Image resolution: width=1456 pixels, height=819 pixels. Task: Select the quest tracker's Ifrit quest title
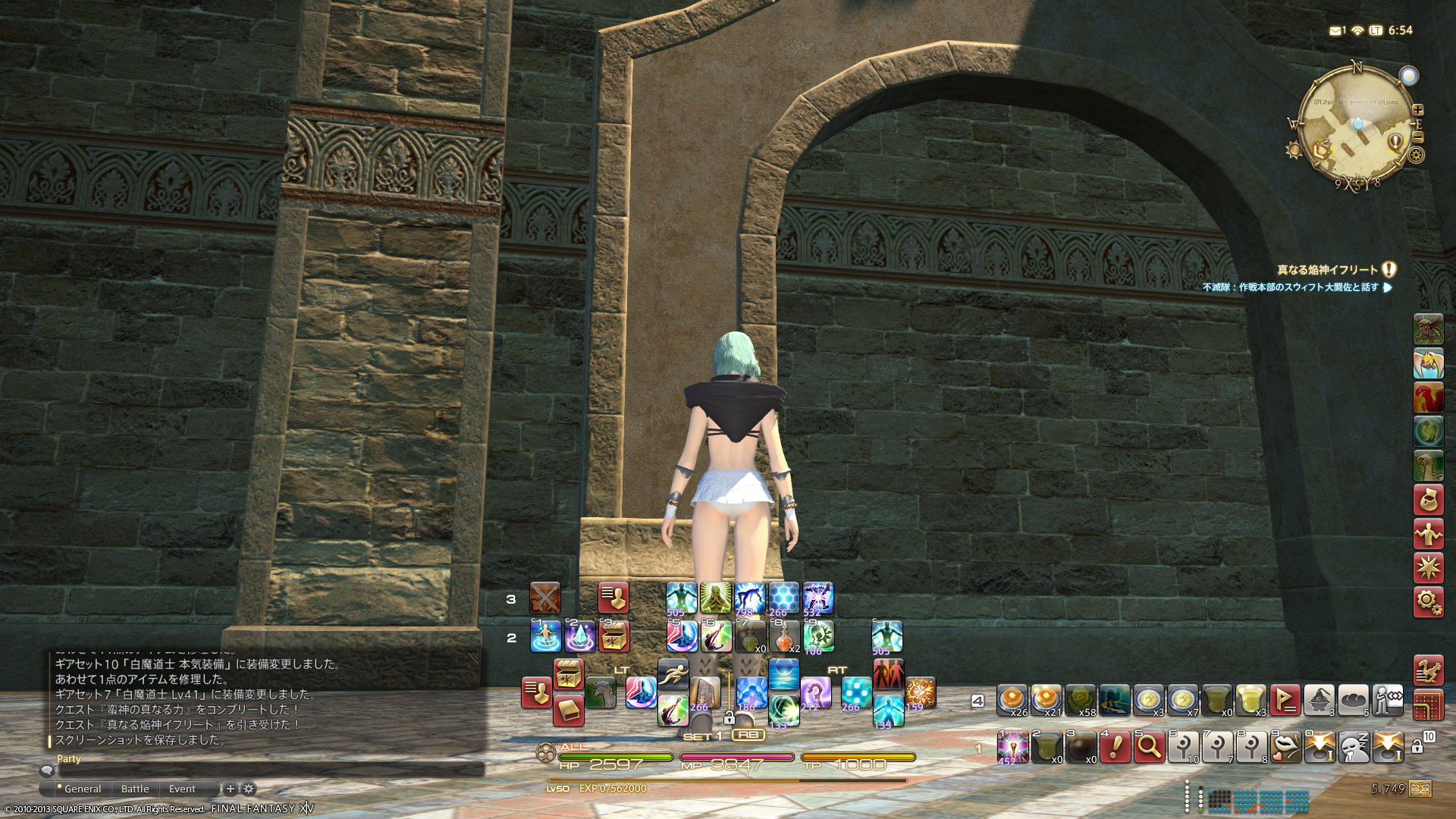1327,270
